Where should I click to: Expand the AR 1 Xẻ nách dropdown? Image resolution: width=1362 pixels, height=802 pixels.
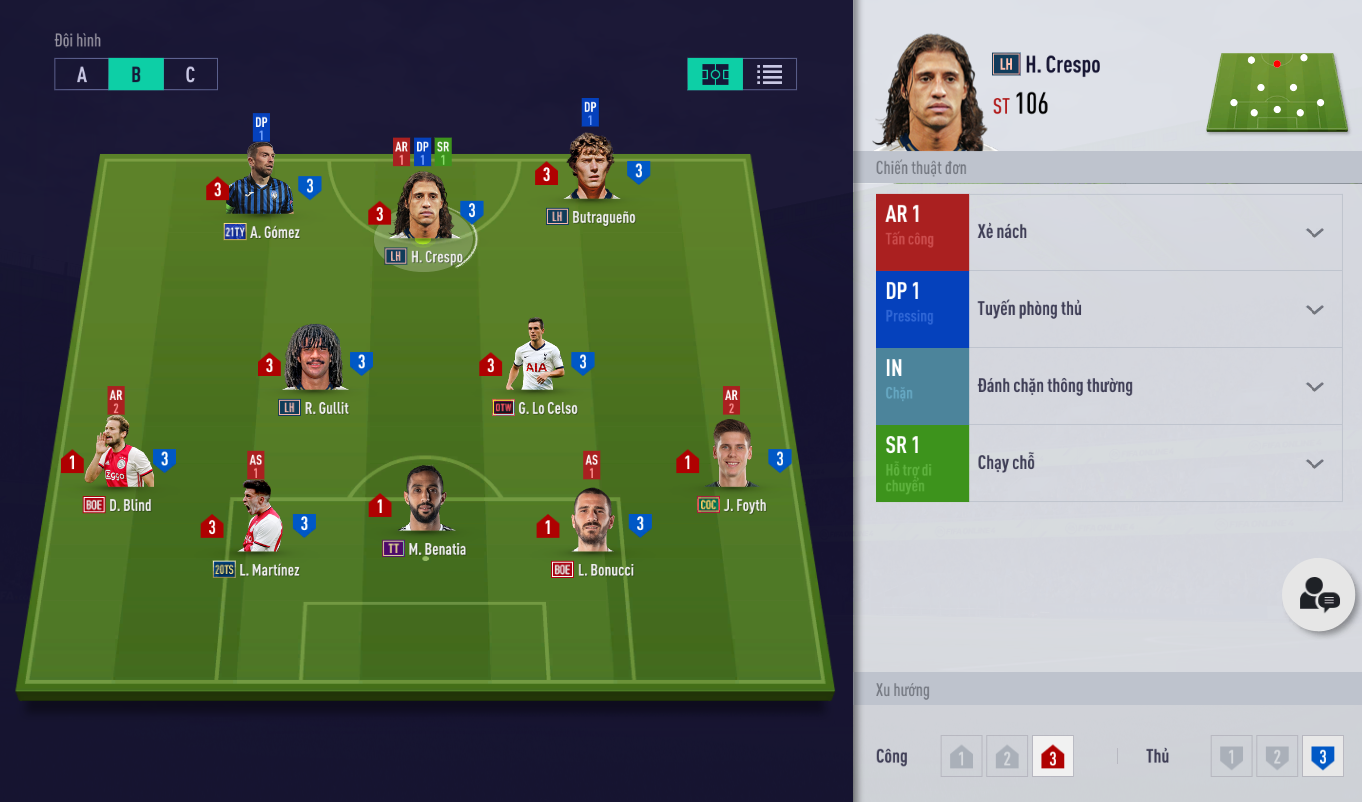pos(1314,233)
